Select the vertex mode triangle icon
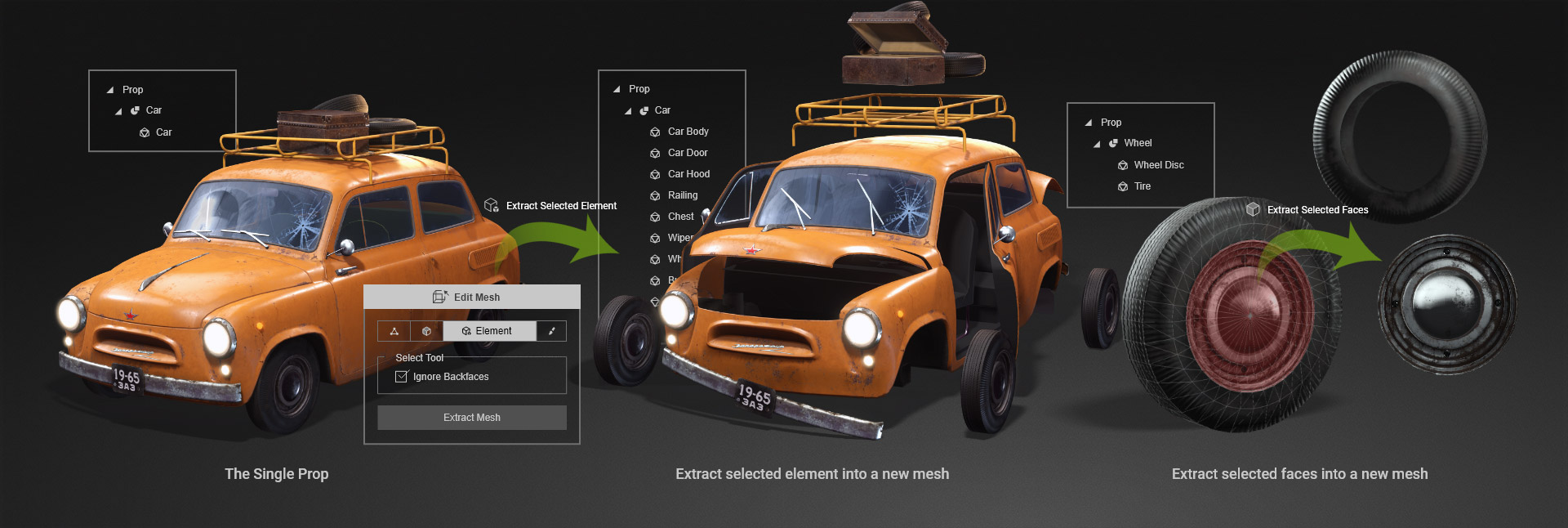Screen dimensions: 1568x528 [394, 331]
